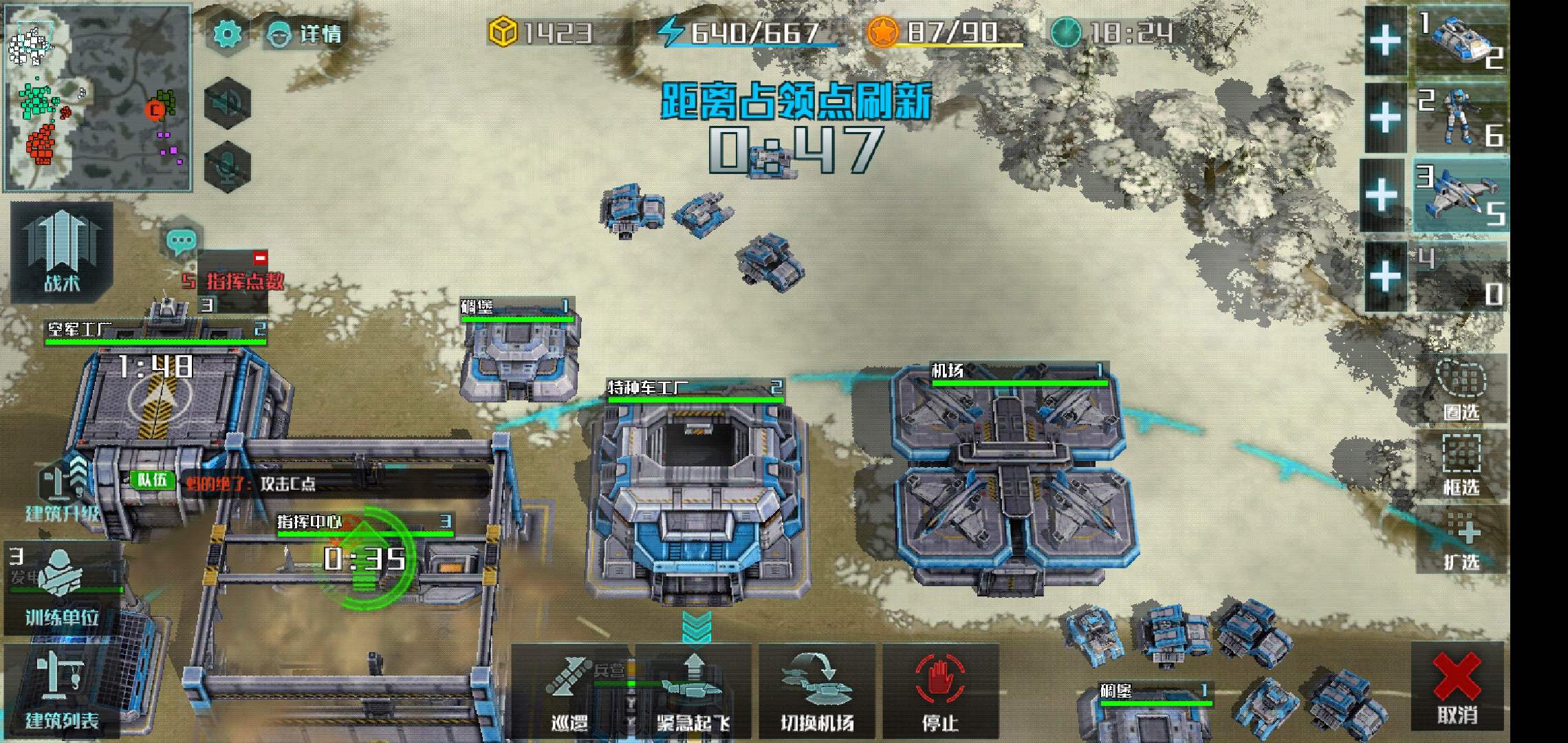Activate the 停止 stop command
This screenshot has height=743, width=1568.
pyautogui.click(x=940, y=691)
